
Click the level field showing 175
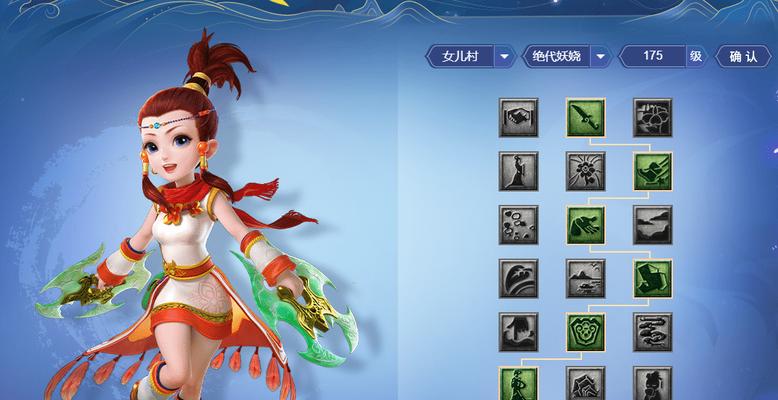(652, 57)
